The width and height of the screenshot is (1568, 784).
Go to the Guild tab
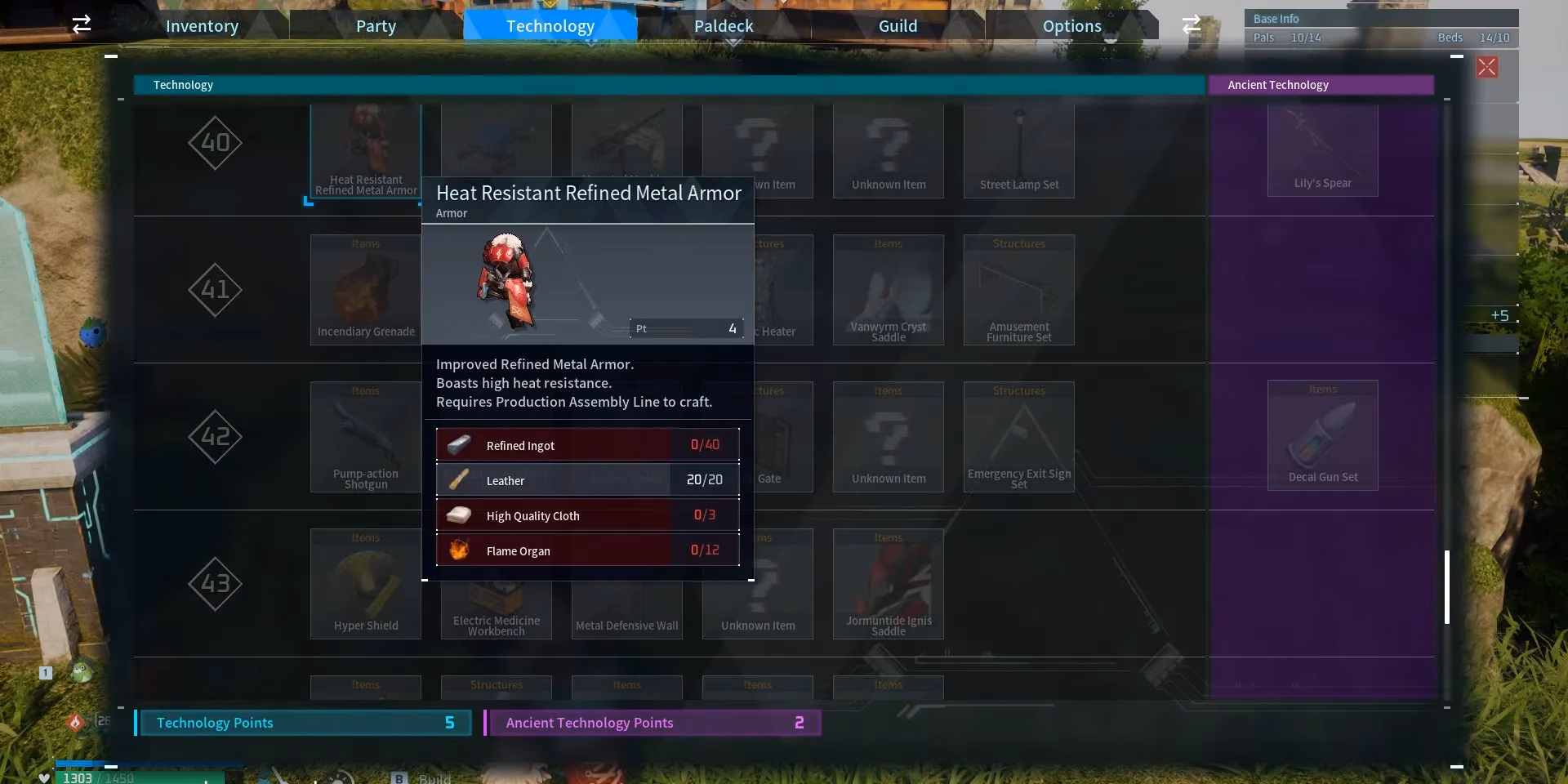tap(898, 26)
